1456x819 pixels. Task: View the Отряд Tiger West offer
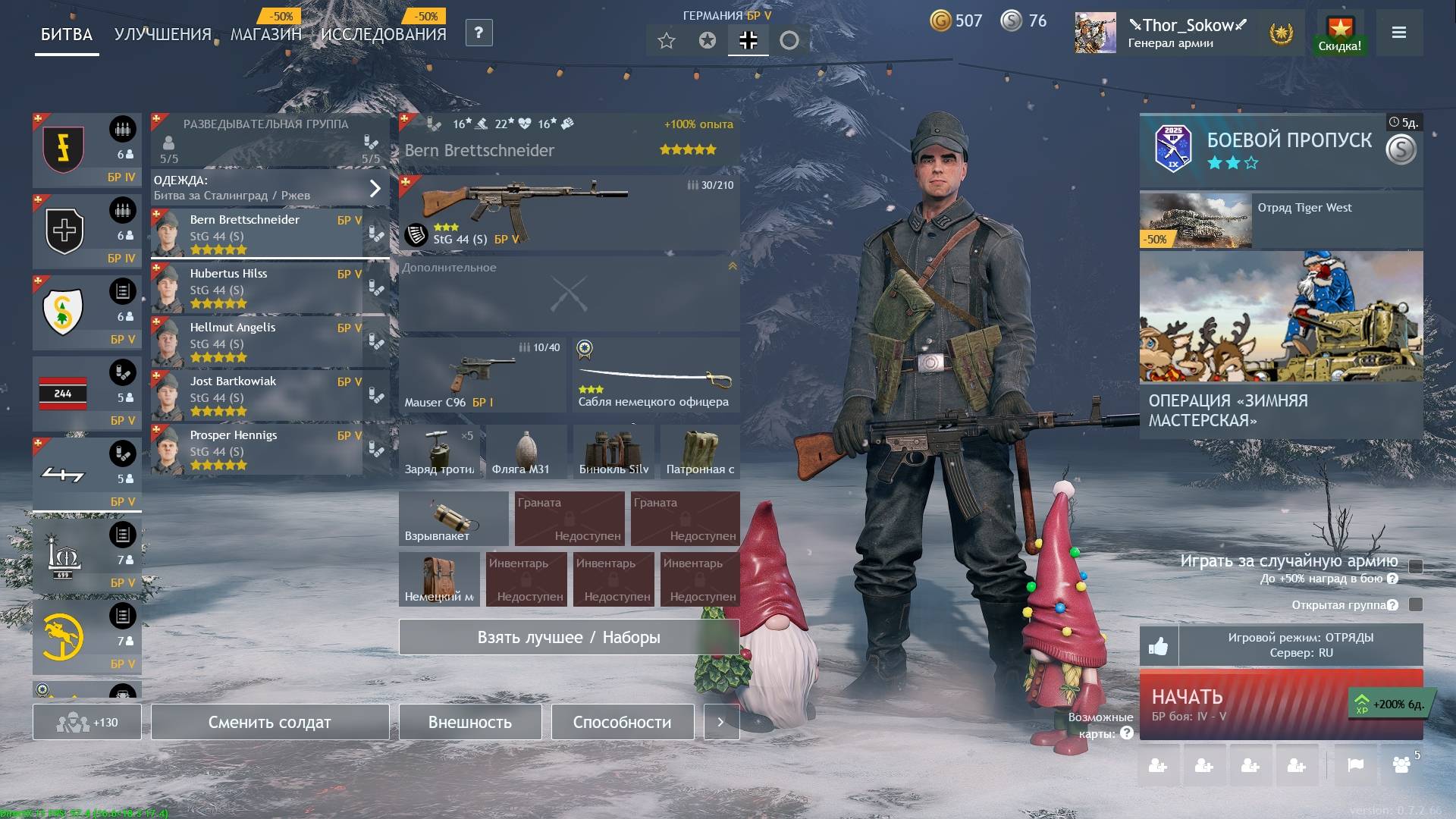point(1281,220)
